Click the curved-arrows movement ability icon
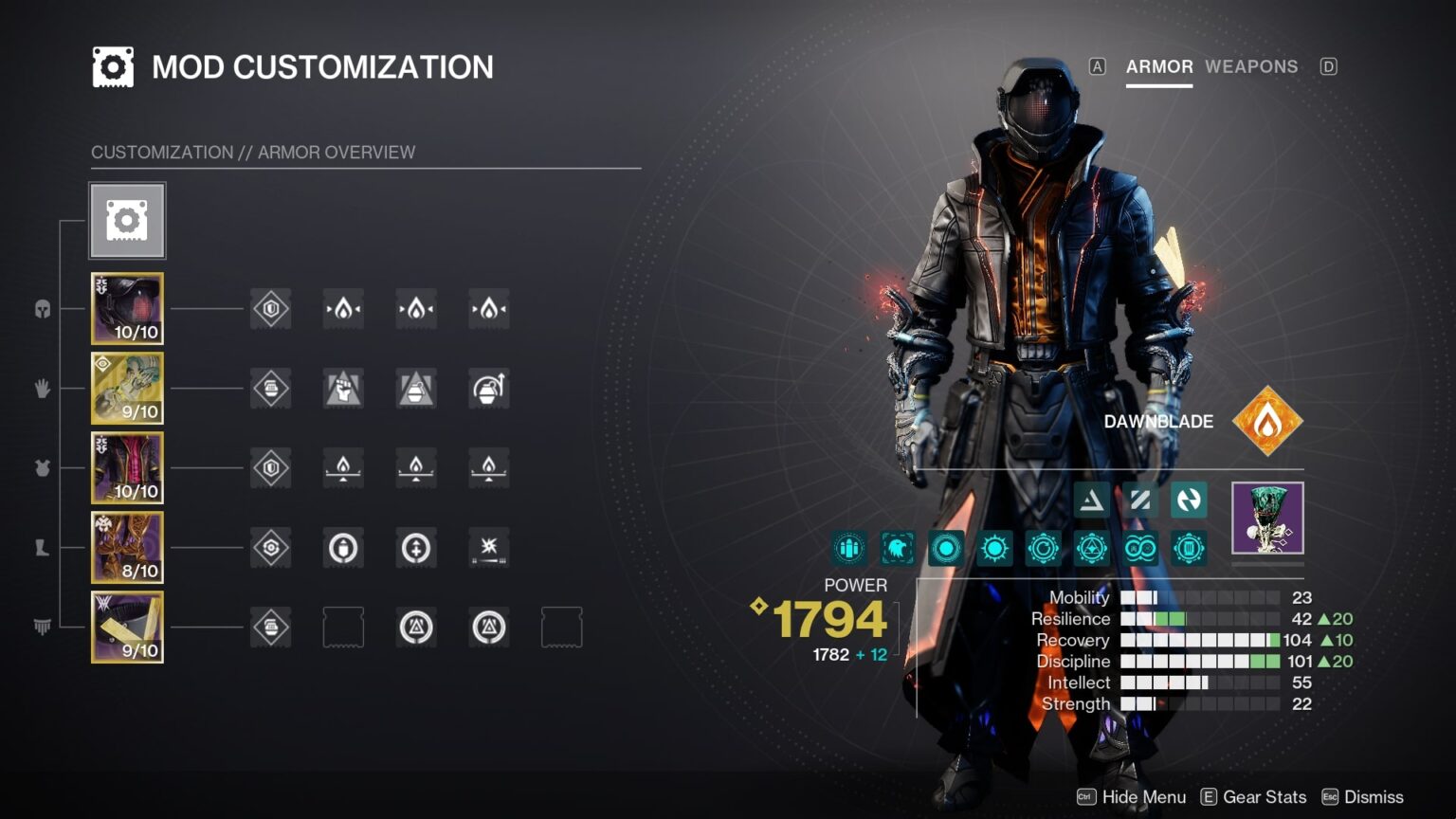 (1191, 500)
